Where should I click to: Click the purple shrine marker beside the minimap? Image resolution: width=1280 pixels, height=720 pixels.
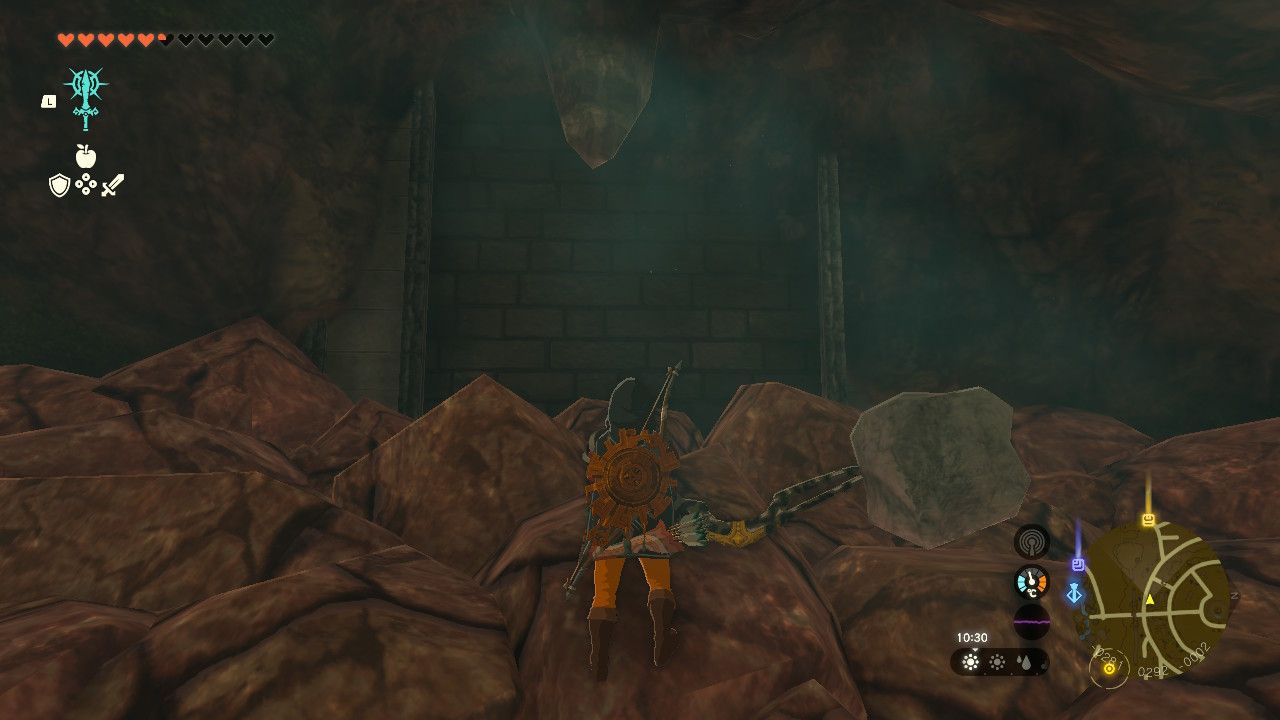1078,563
